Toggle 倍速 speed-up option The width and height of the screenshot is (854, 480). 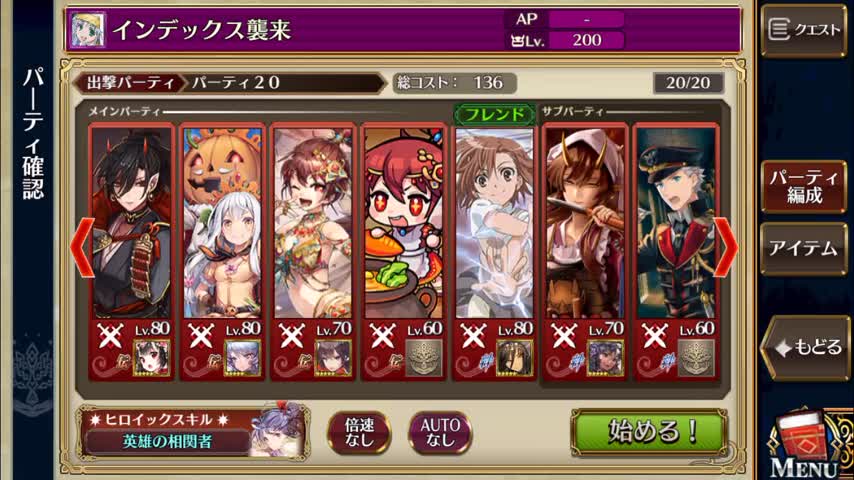click(359, 432)
